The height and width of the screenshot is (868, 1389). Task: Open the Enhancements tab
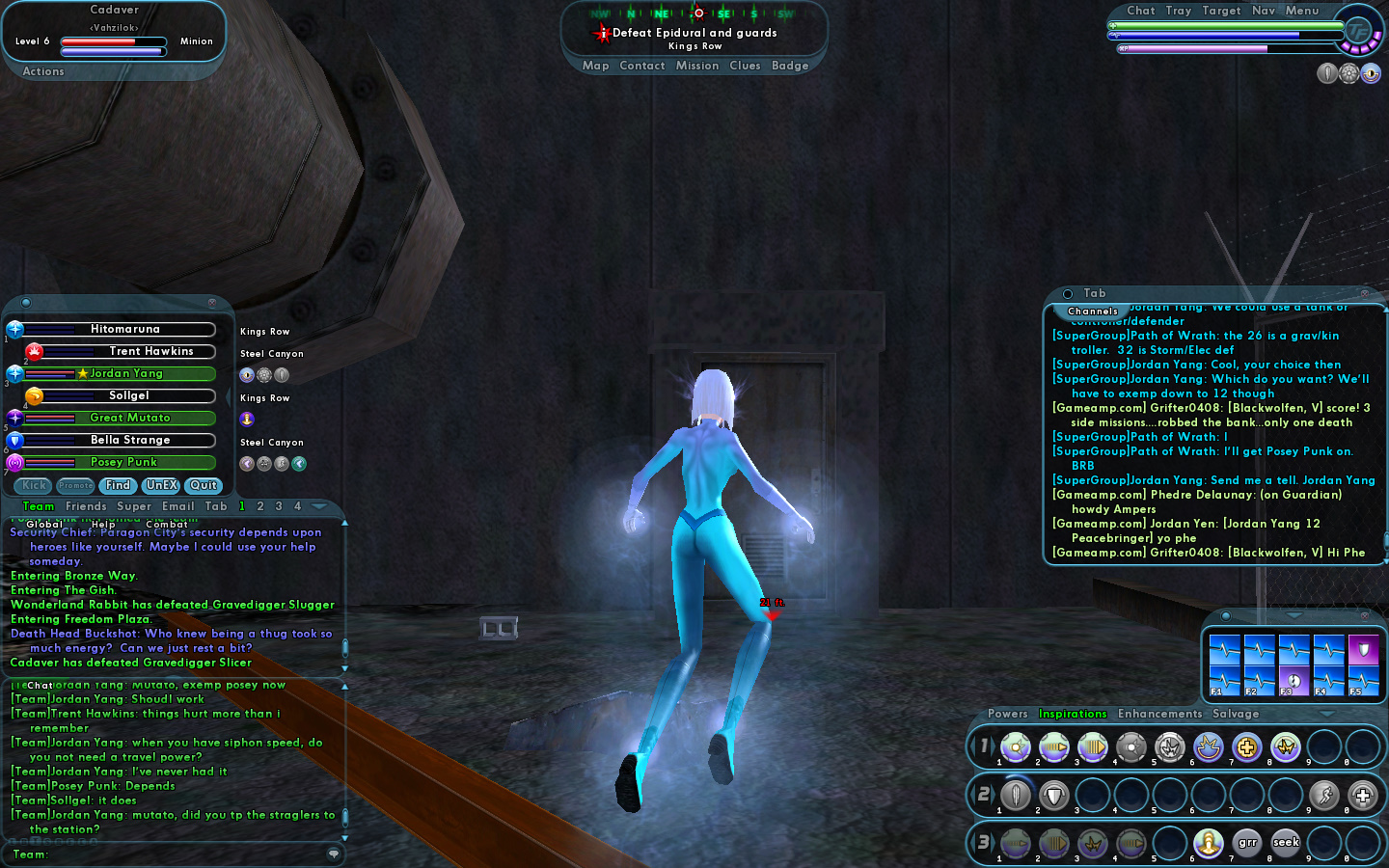coord(1159,714)
